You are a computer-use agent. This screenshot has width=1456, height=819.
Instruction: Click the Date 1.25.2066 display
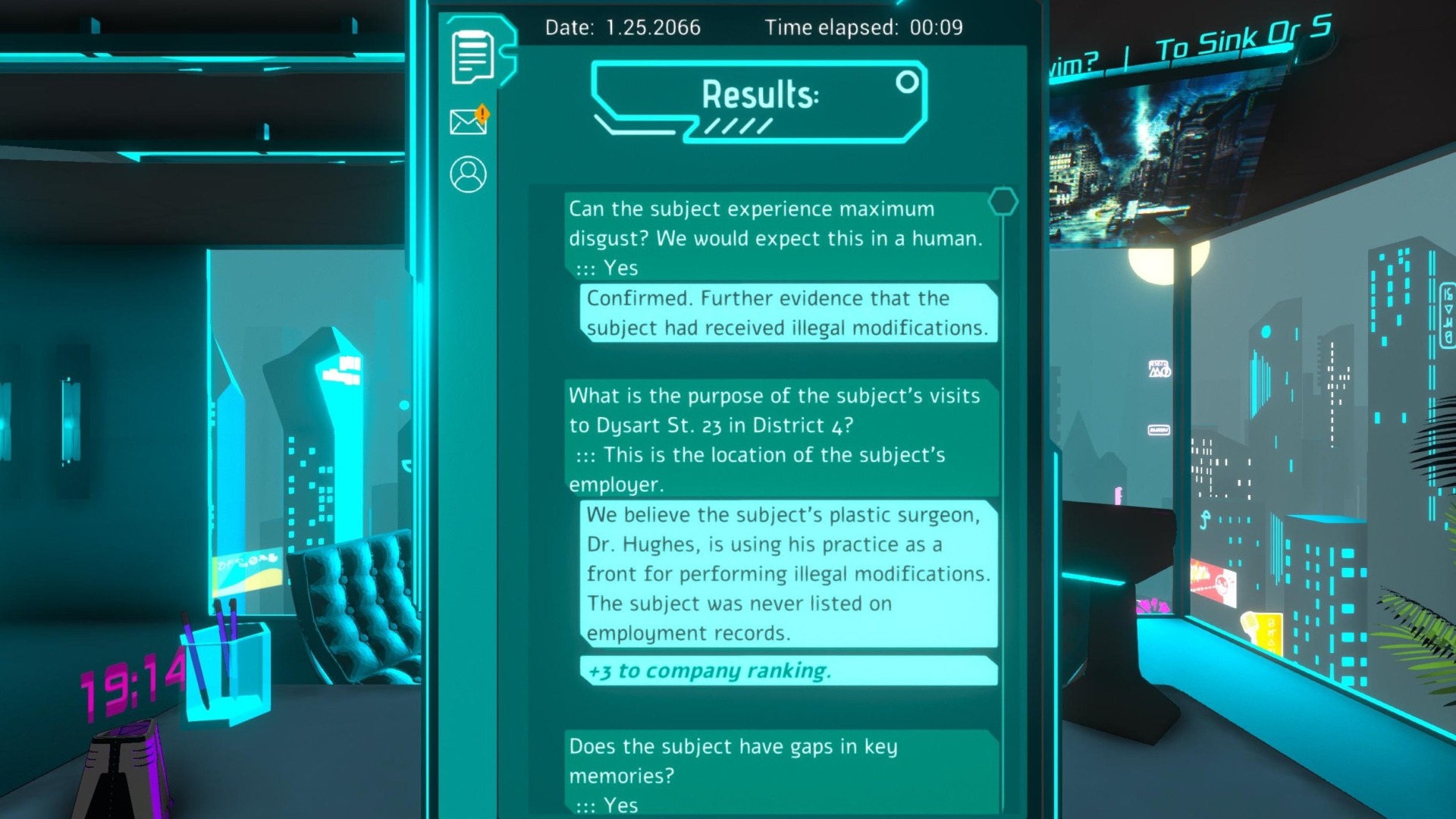point(623,27)
